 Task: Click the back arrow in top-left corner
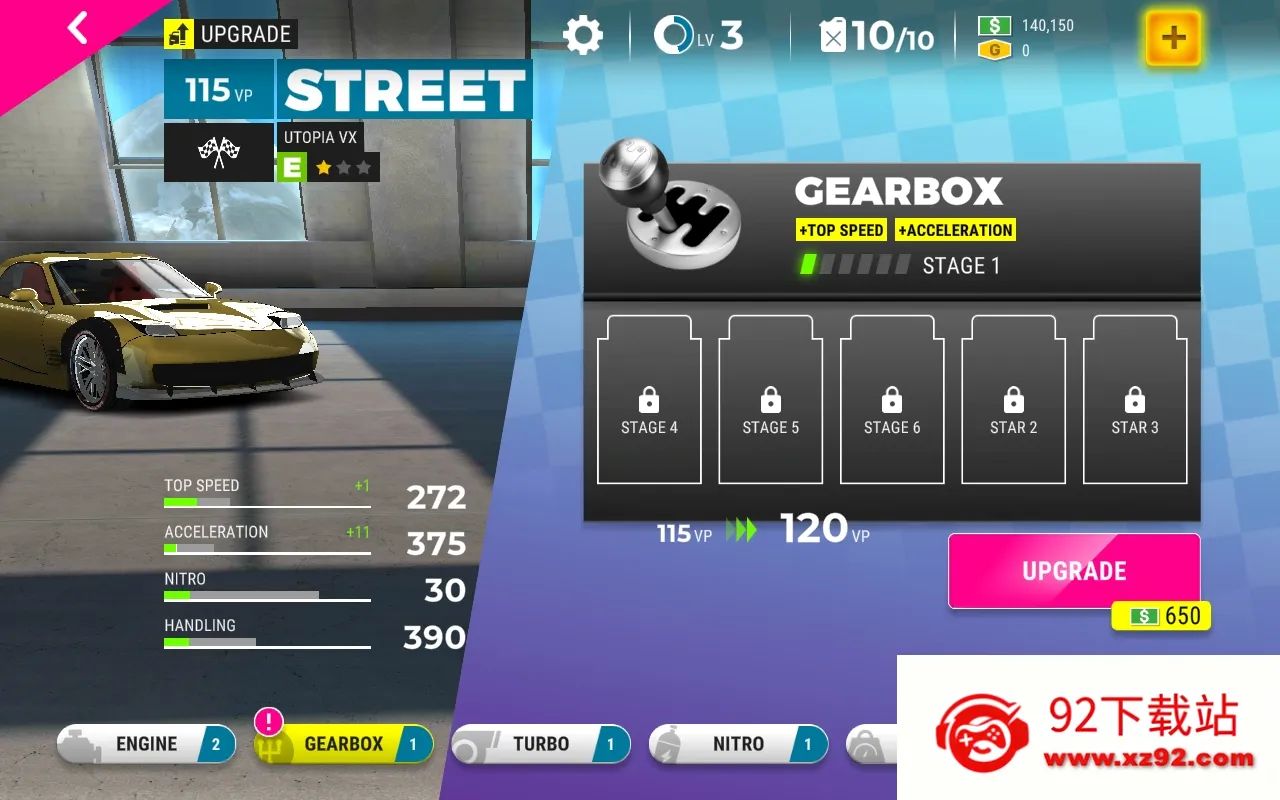pyautogui.click(x=77, y=28)
